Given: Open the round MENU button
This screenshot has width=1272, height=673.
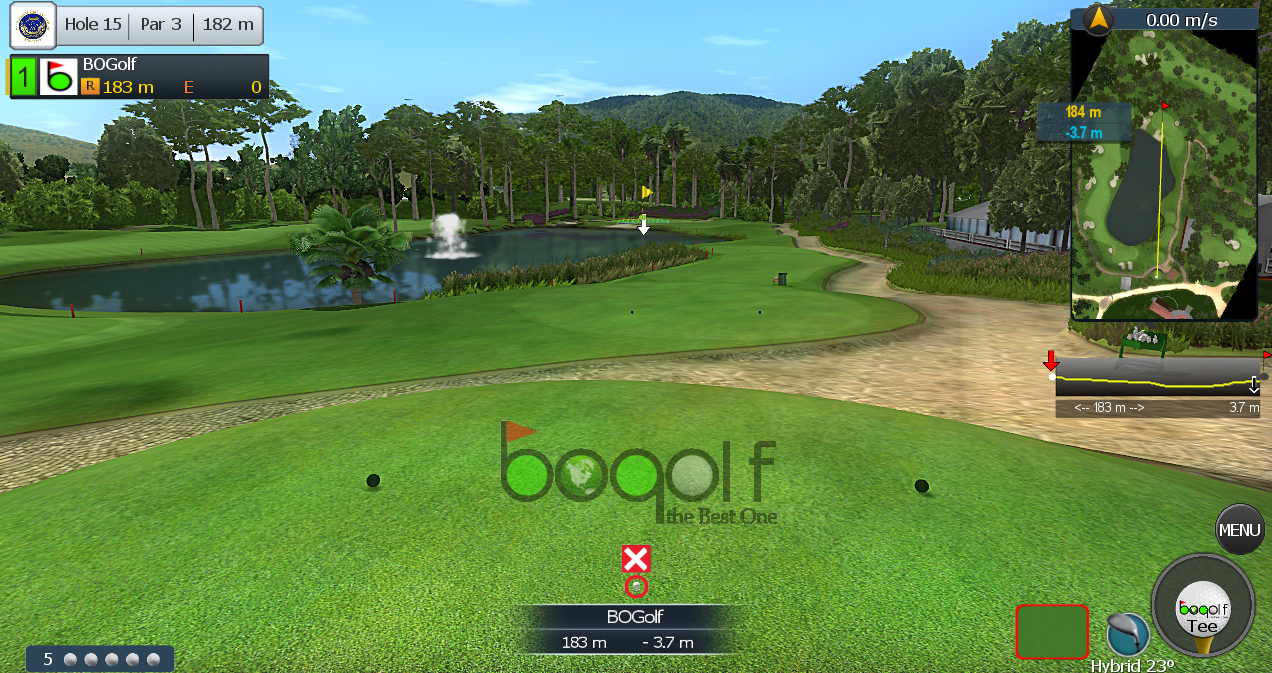Looking at the screenshot, I should point(1239,530).
